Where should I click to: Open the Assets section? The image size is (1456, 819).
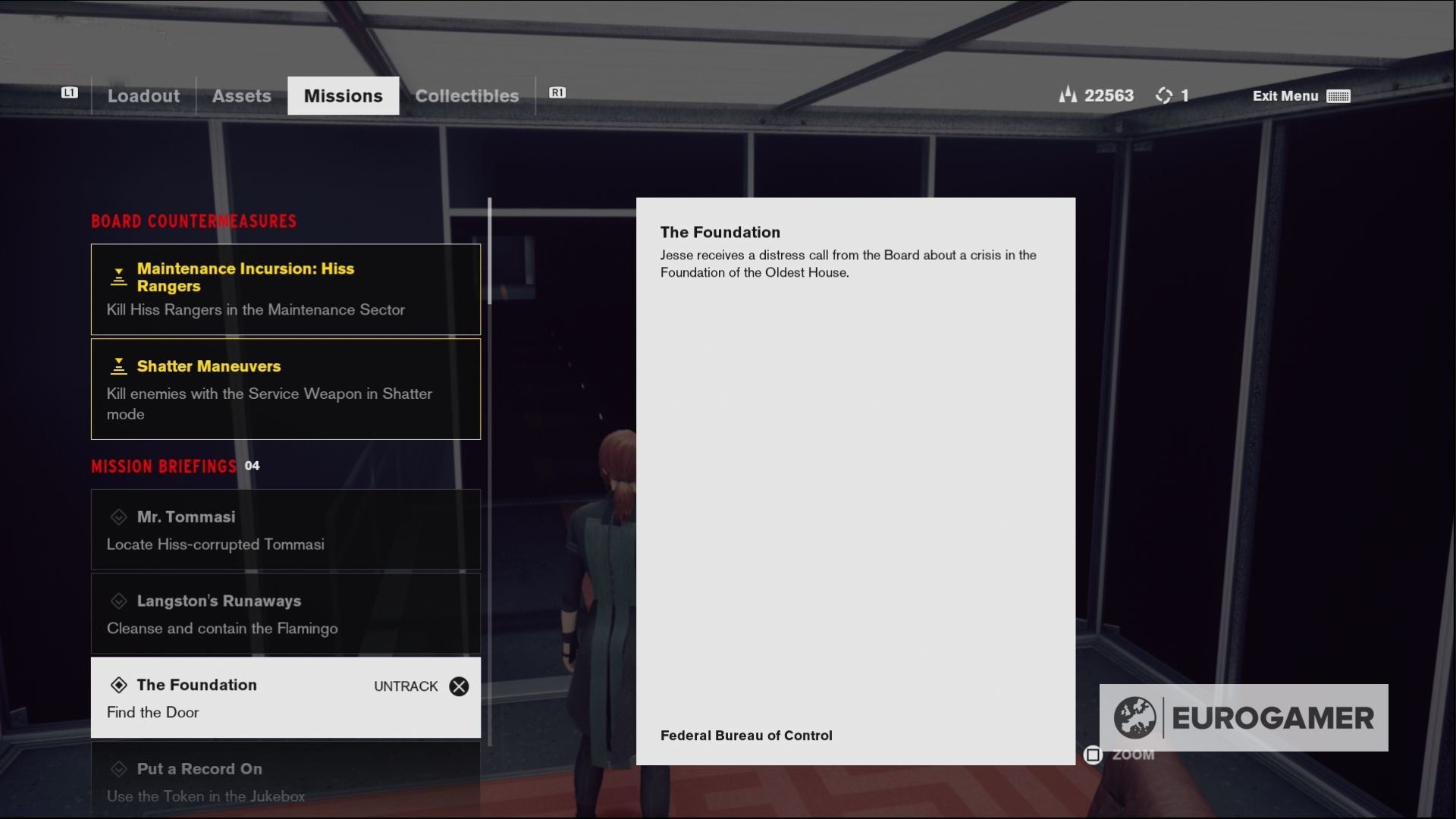coord(241,96)
